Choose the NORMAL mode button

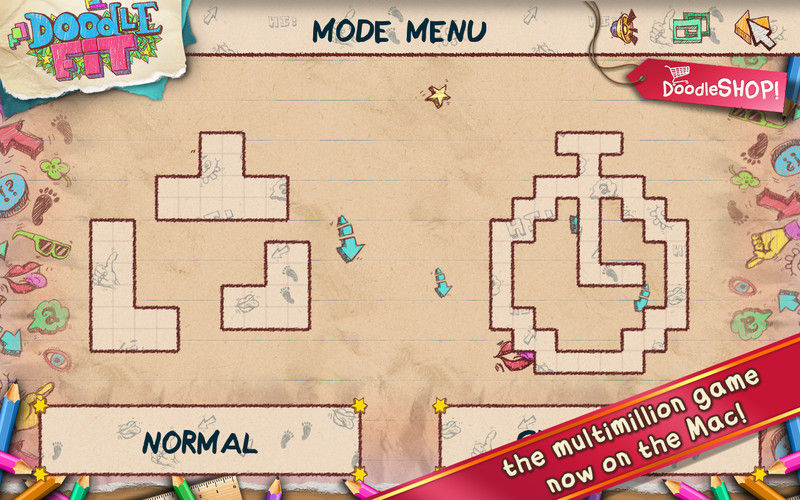(x=199, y=441)
